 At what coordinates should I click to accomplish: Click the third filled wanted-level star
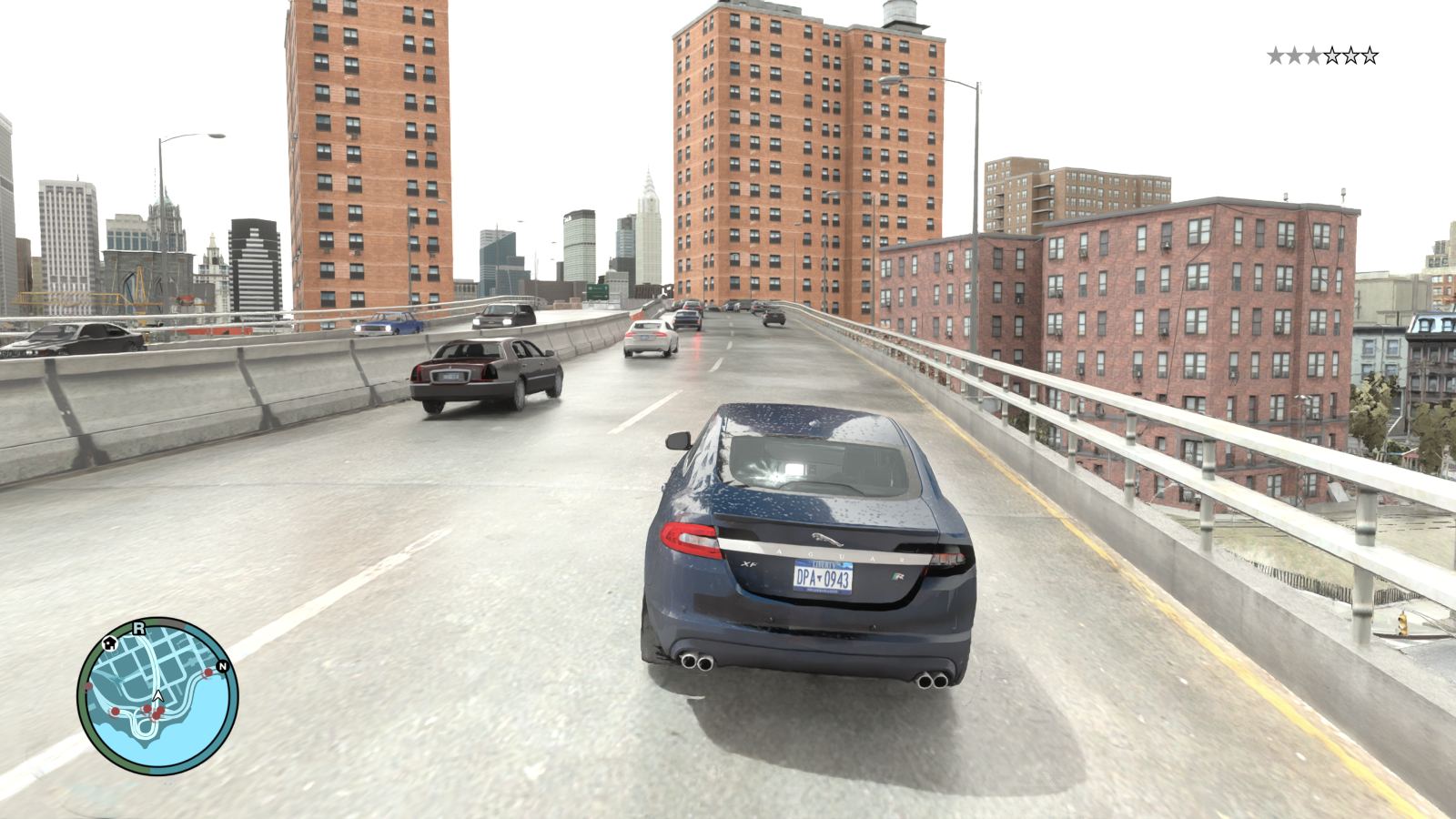[x=1313, y=56]
